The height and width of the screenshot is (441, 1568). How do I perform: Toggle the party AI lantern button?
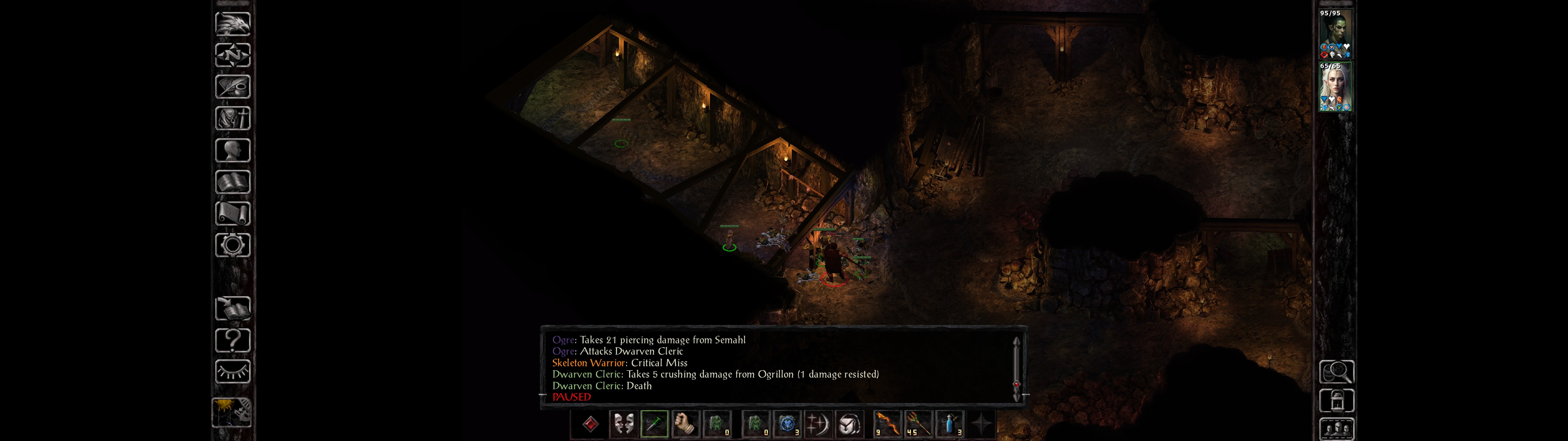pos(1336,401)
